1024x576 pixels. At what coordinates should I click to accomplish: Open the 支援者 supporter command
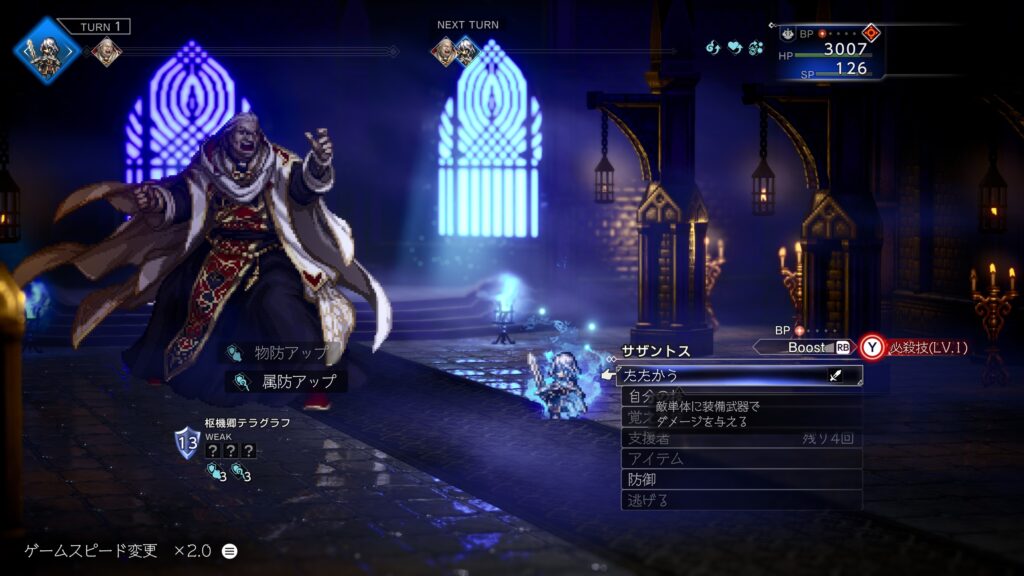pyautogui.click(x=740, y=438)
